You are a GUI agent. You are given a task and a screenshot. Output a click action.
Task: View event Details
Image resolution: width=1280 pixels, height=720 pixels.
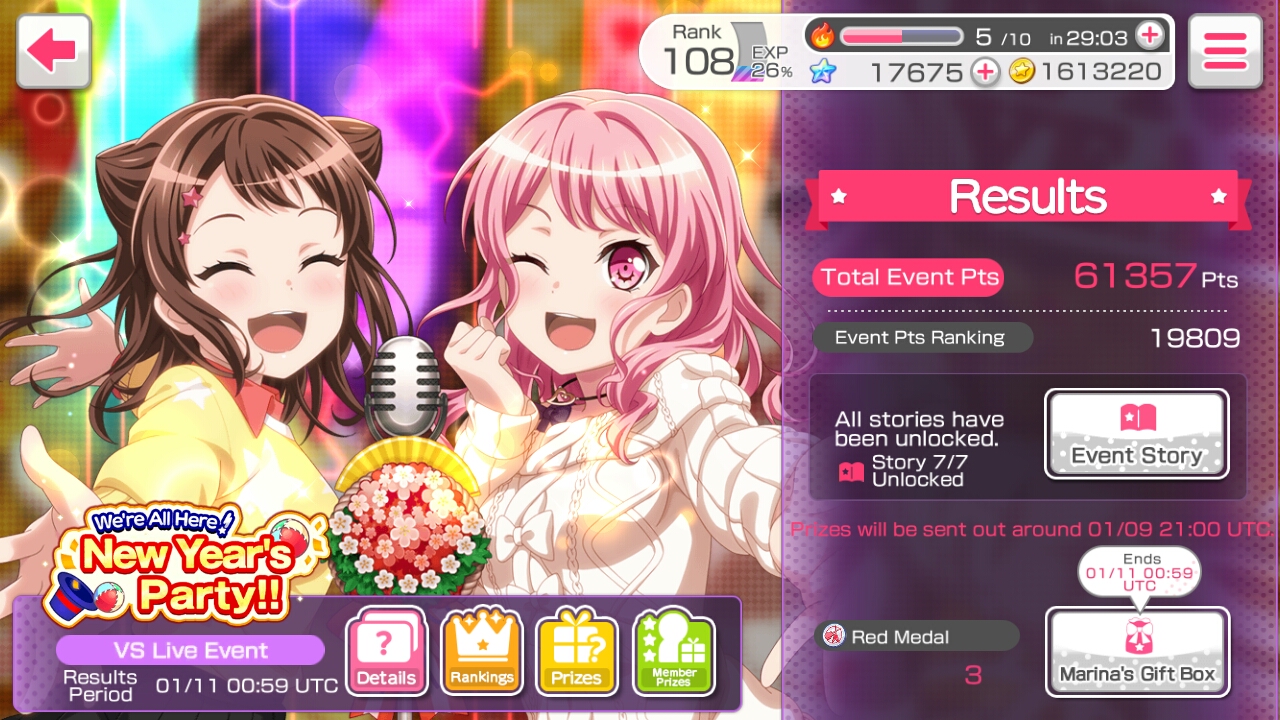point(386,652)
